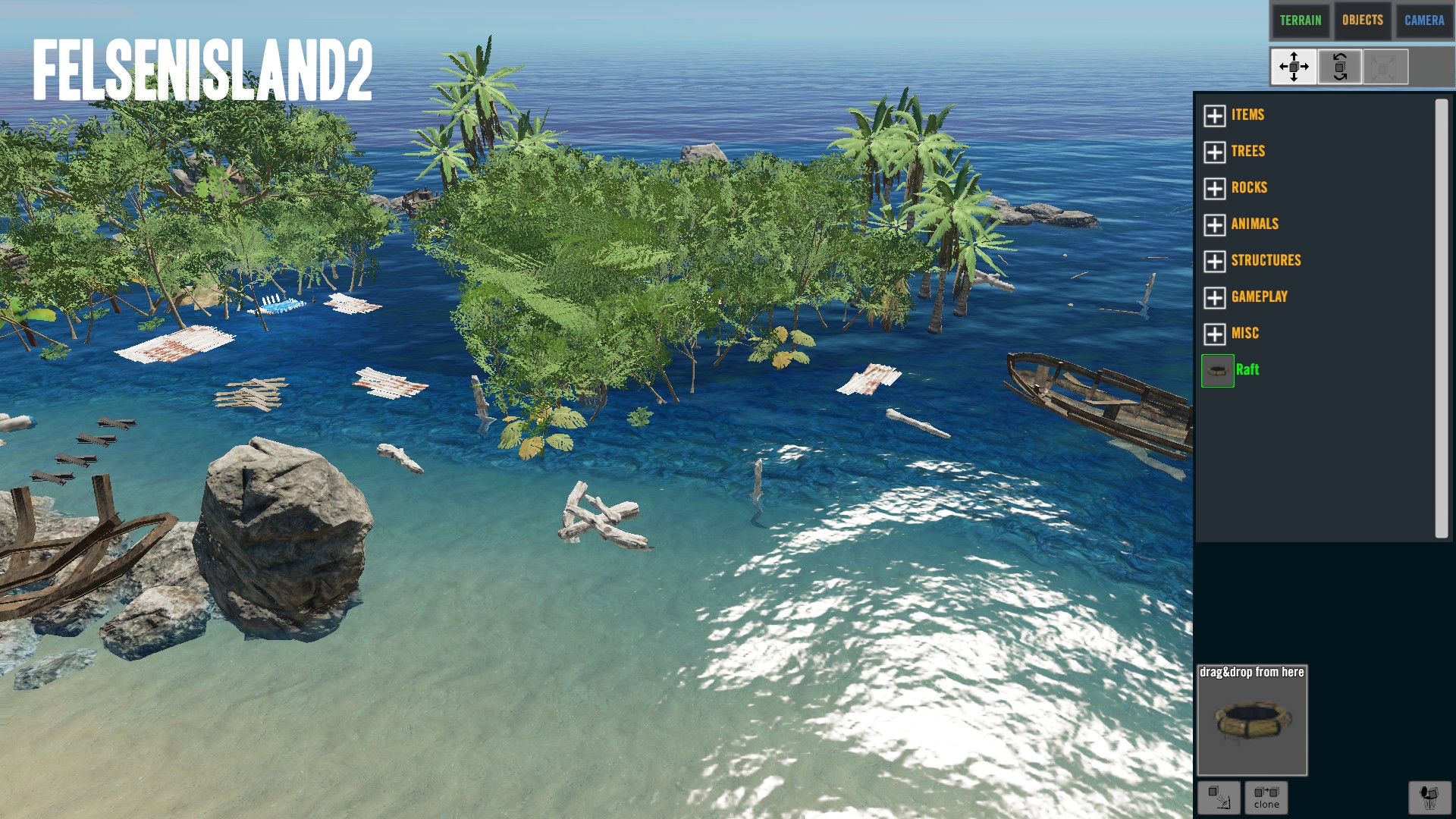1456x819 pixels.
Task: Click the raft preview thumbnail
Action: (x=1252, y=720)
